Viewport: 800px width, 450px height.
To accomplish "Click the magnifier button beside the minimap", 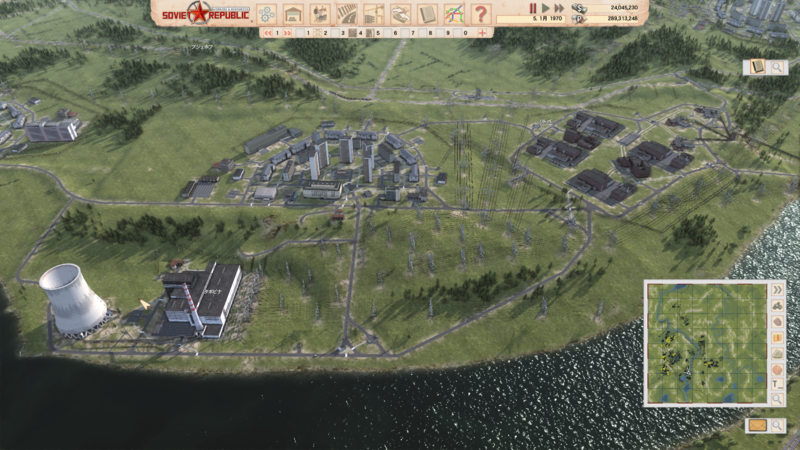I will (x=777, y=399).
